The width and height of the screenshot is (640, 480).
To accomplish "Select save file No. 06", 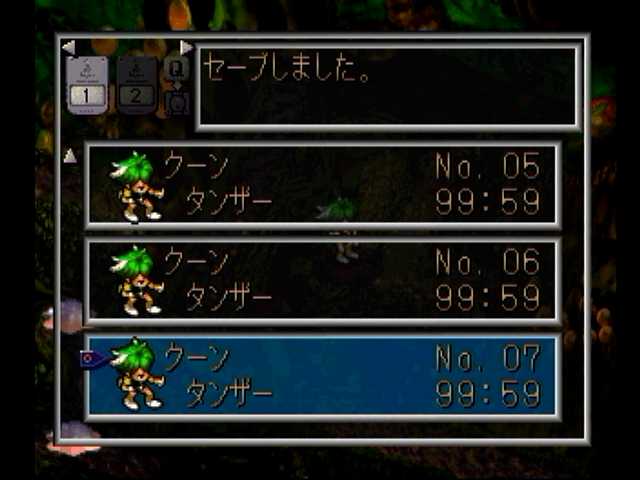I will coord(322,281).
